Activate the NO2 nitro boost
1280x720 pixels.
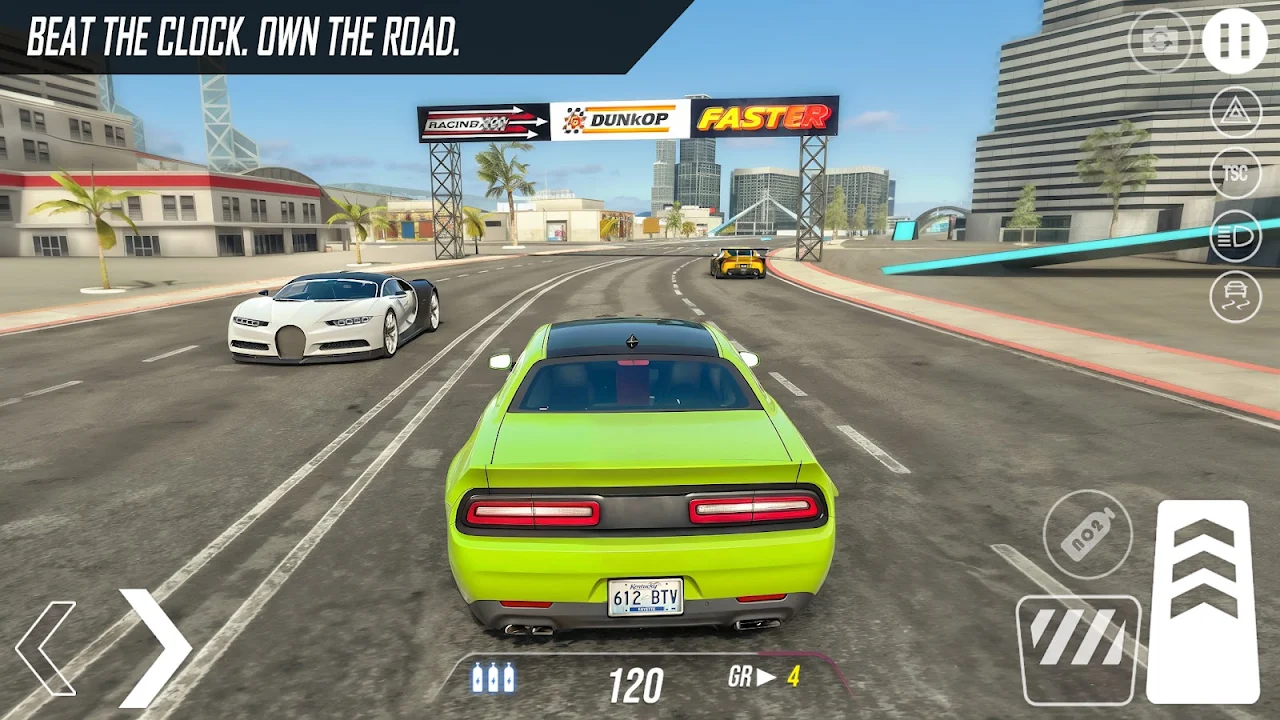(1088, 534)
